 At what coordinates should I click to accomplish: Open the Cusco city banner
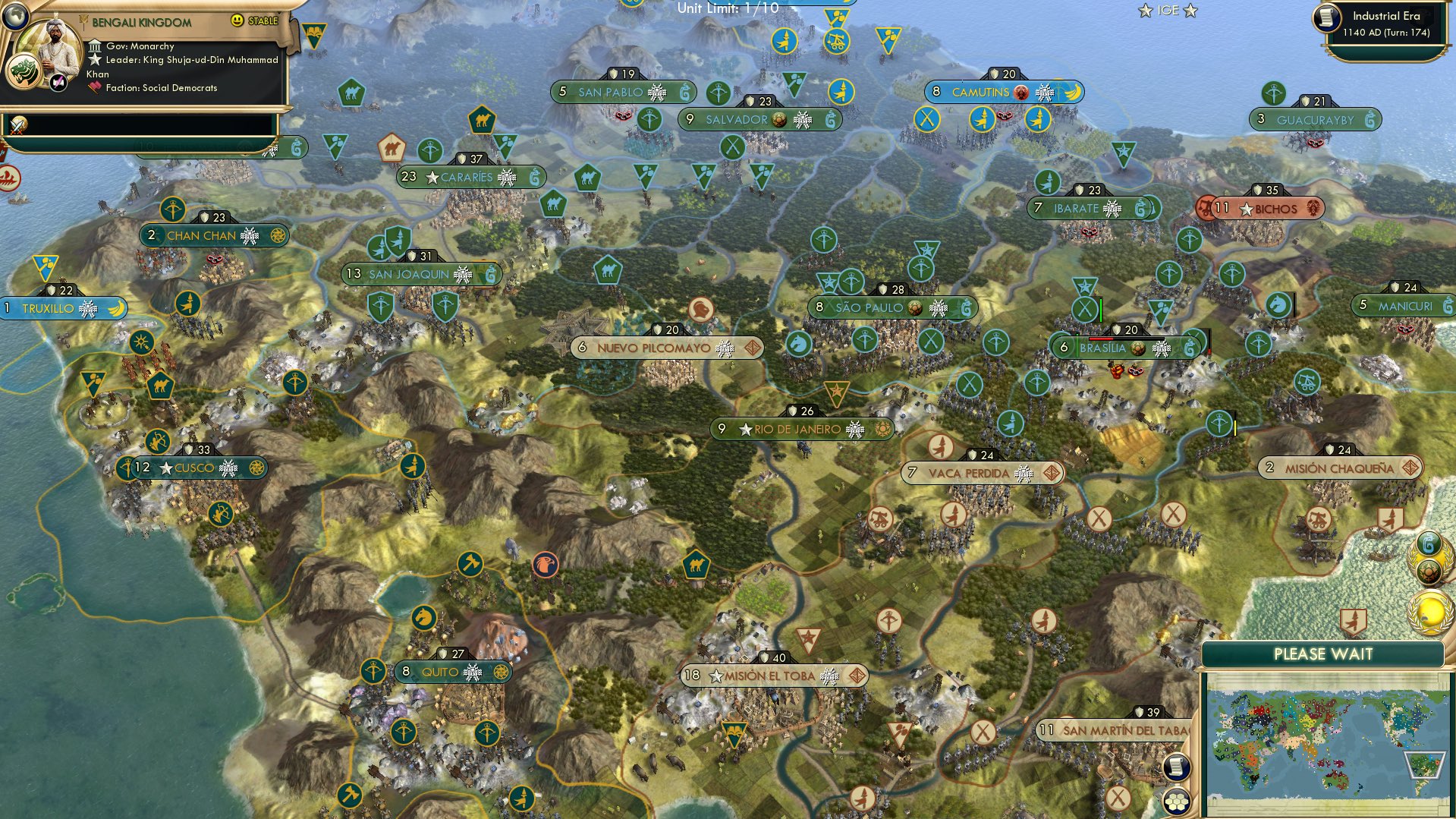pyautogui.click(x=195, y=468)
